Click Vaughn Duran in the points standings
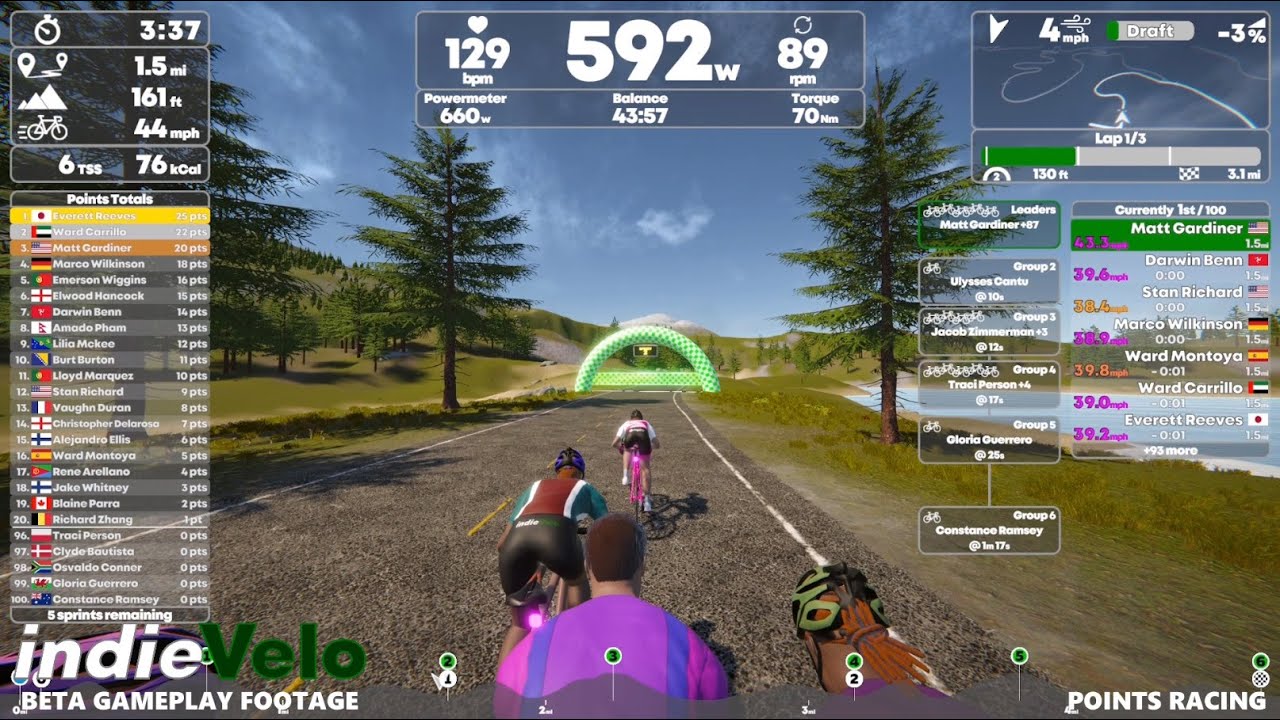1280x720 pixels. (x=110, y=408)
